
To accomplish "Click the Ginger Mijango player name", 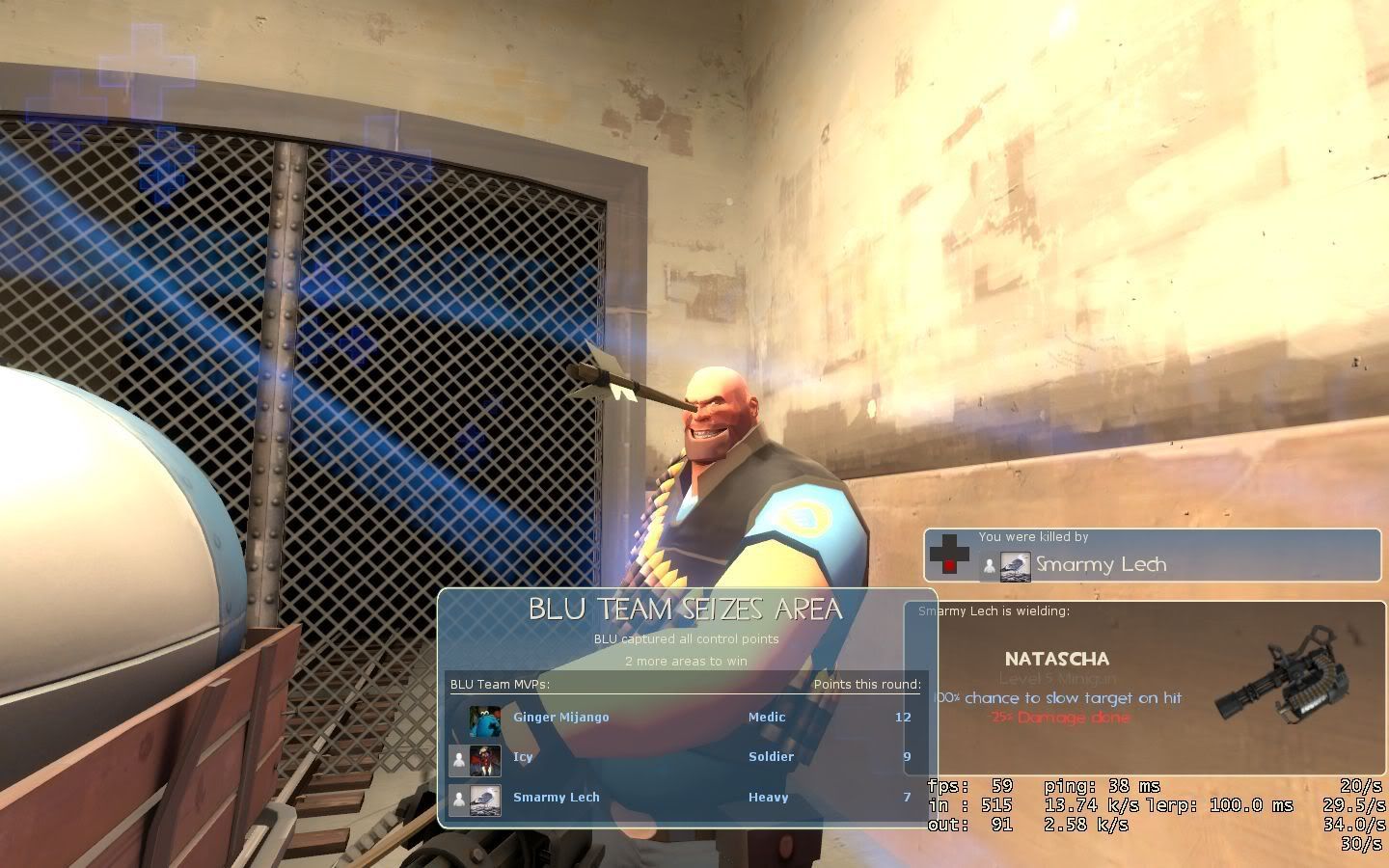I will coord(559,718).
